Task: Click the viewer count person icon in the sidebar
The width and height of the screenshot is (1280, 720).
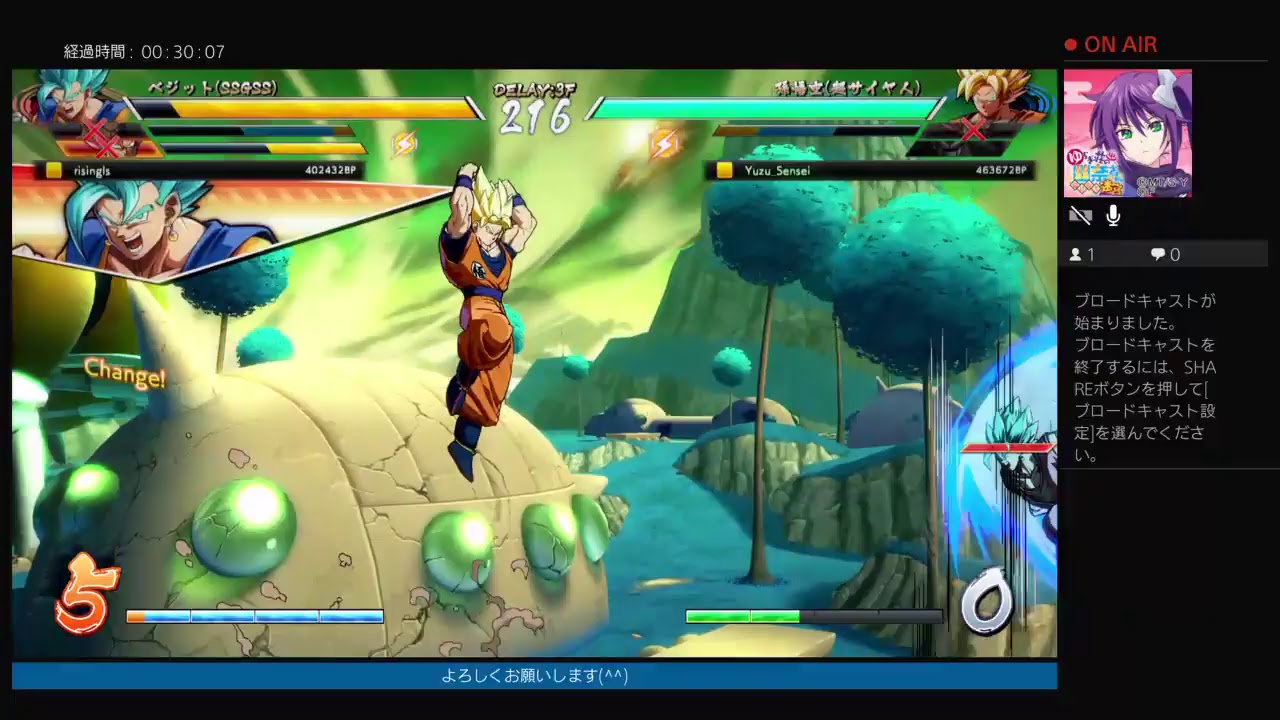Action: click(x=1078, y=254)
